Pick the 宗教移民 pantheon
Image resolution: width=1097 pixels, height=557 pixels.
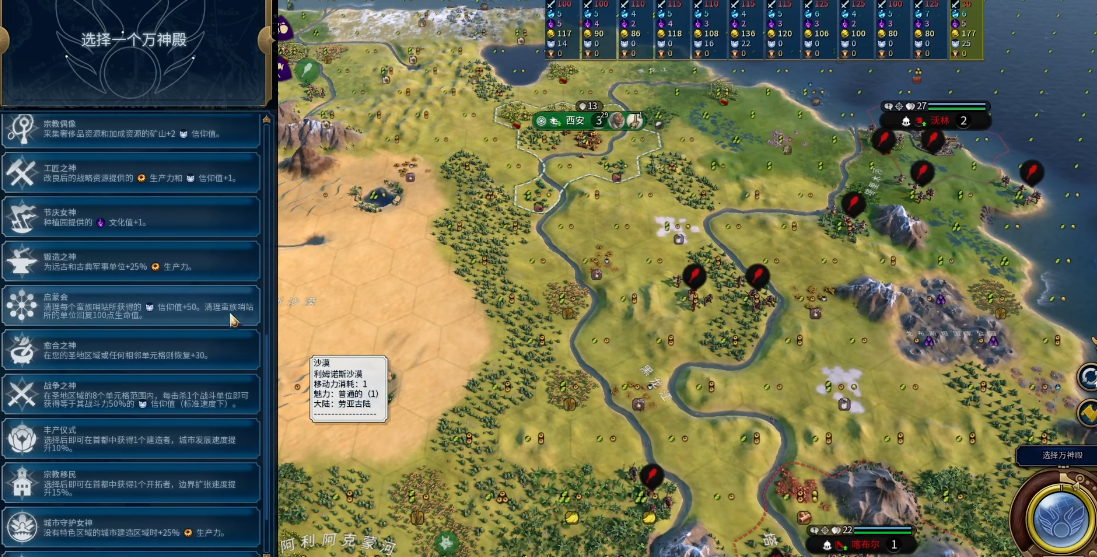[x=131, y=482]
